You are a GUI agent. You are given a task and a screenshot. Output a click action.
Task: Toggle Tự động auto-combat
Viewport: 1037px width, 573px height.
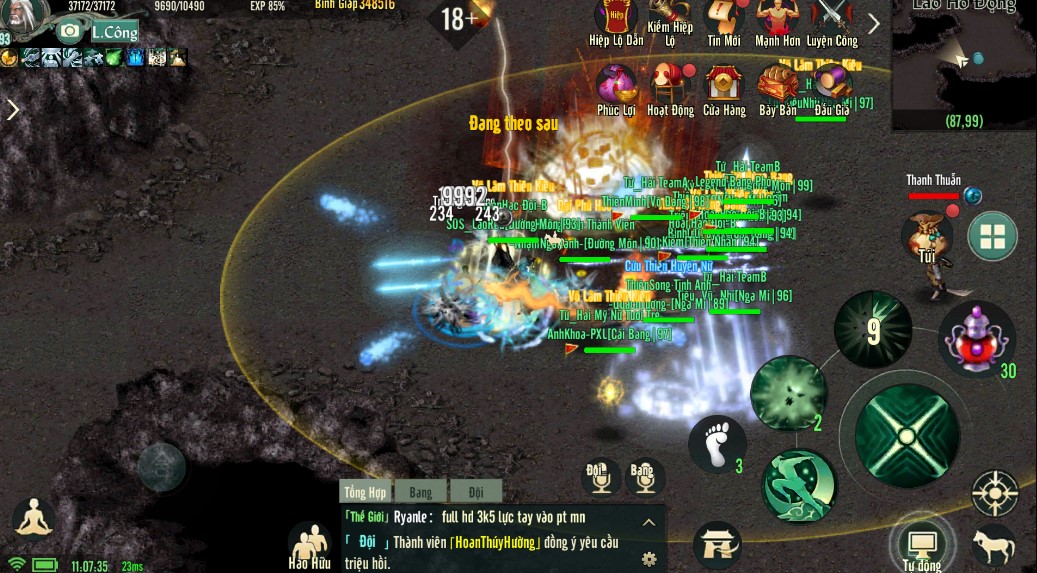tap(920, 545)
